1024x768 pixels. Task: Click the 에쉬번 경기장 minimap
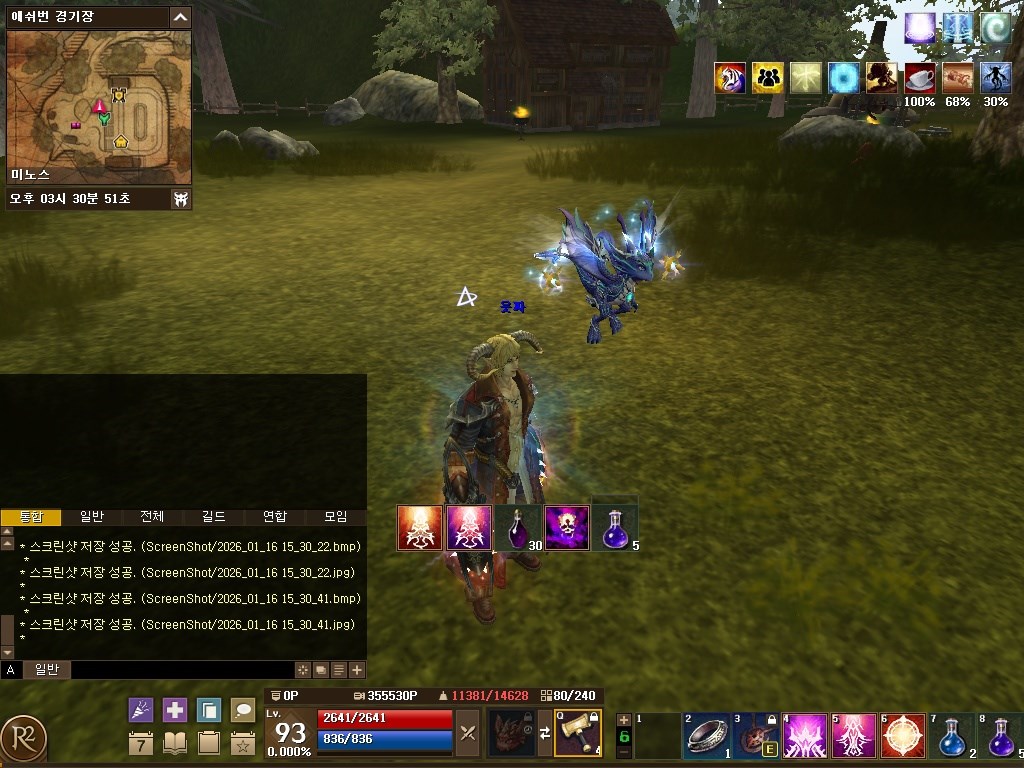coord(99,107)
